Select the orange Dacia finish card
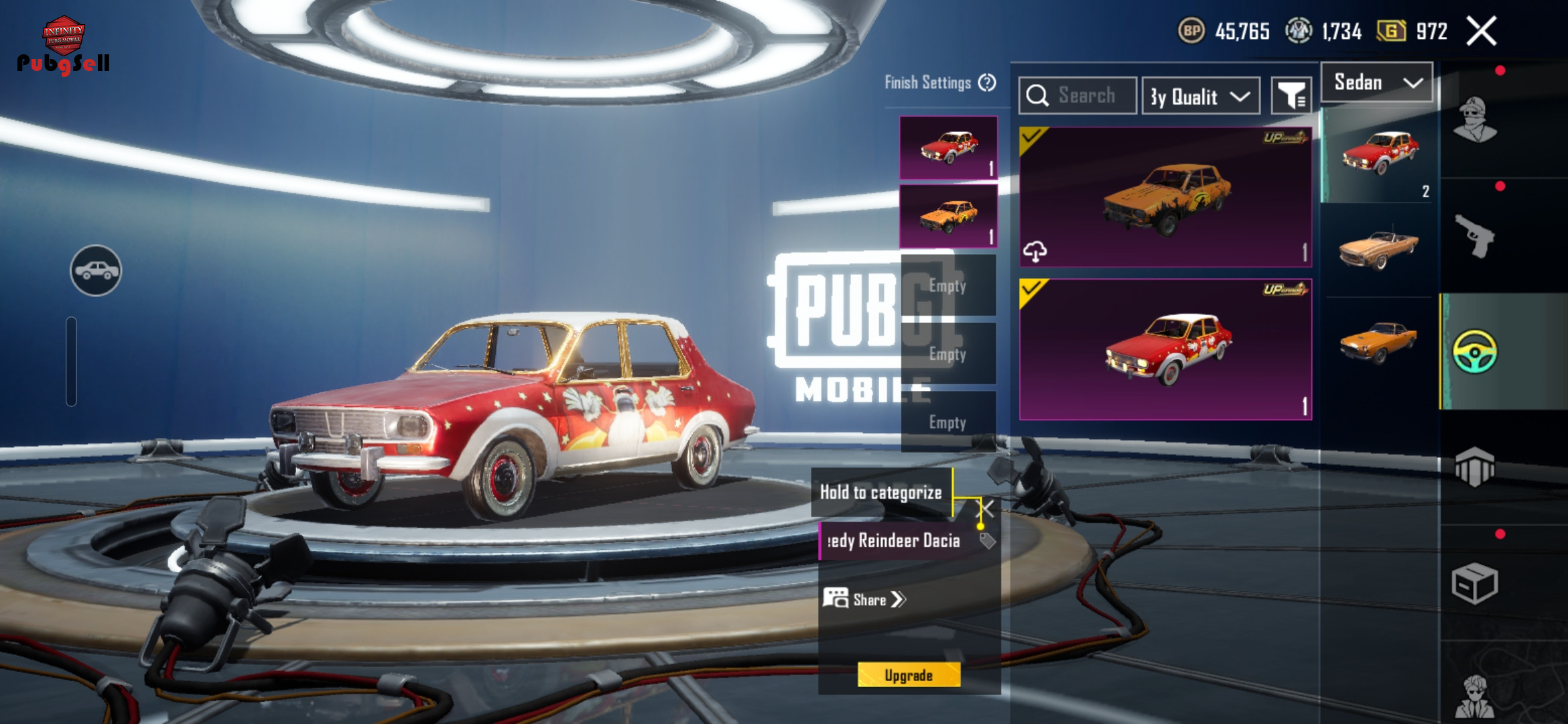 coord(1165,197)
